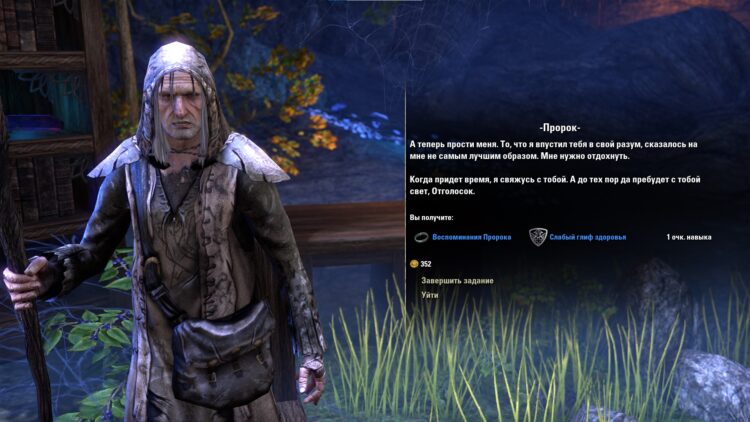Inspect the "Воспоминания Пророка" ring reward
Viewport: 750px width, 422px height.
tap(471, 237)
